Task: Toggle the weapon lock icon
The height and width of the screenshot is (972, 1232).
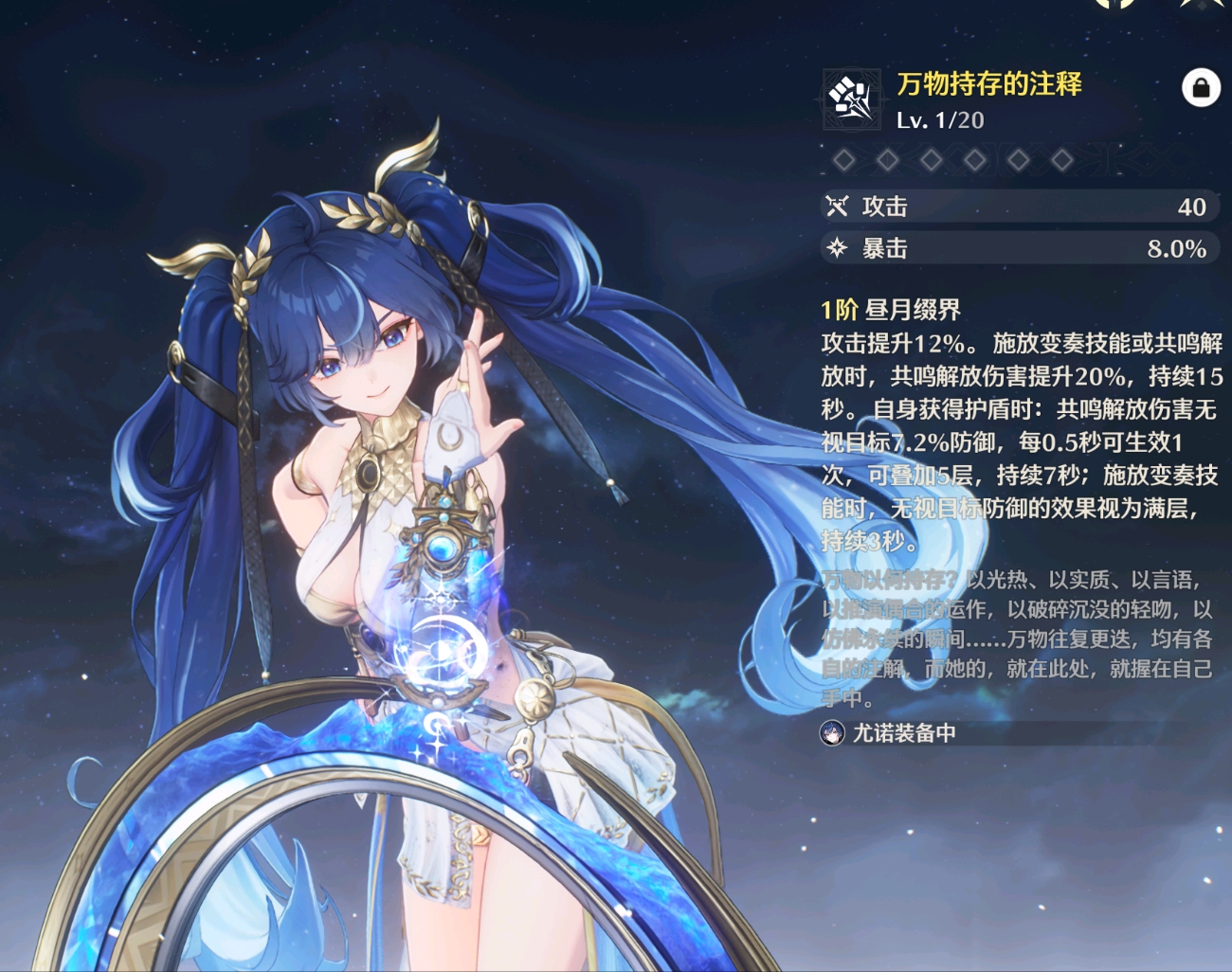Action: pos(1200,88)
